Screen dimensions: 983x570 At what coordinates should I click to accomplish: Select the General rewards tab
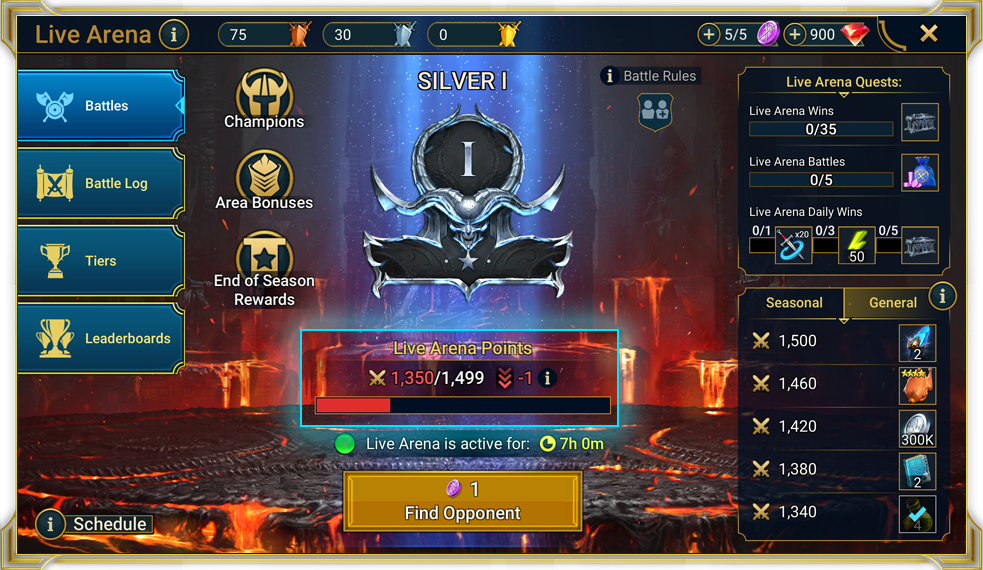coord(892,302)
